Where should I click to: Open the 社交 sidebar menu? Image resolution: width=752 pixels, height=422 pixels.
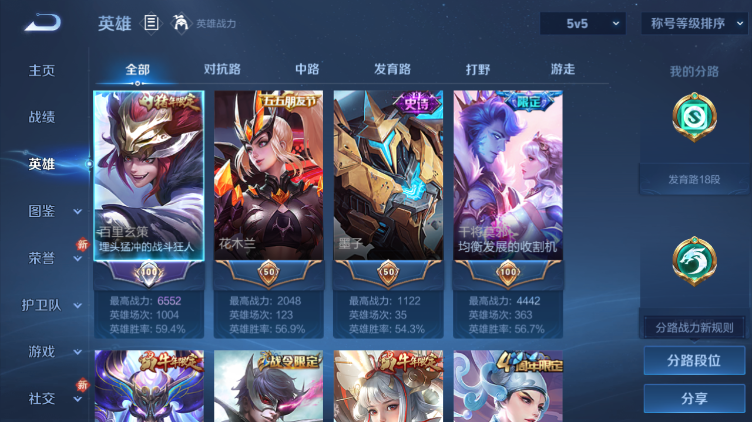[x=42, y=398]
